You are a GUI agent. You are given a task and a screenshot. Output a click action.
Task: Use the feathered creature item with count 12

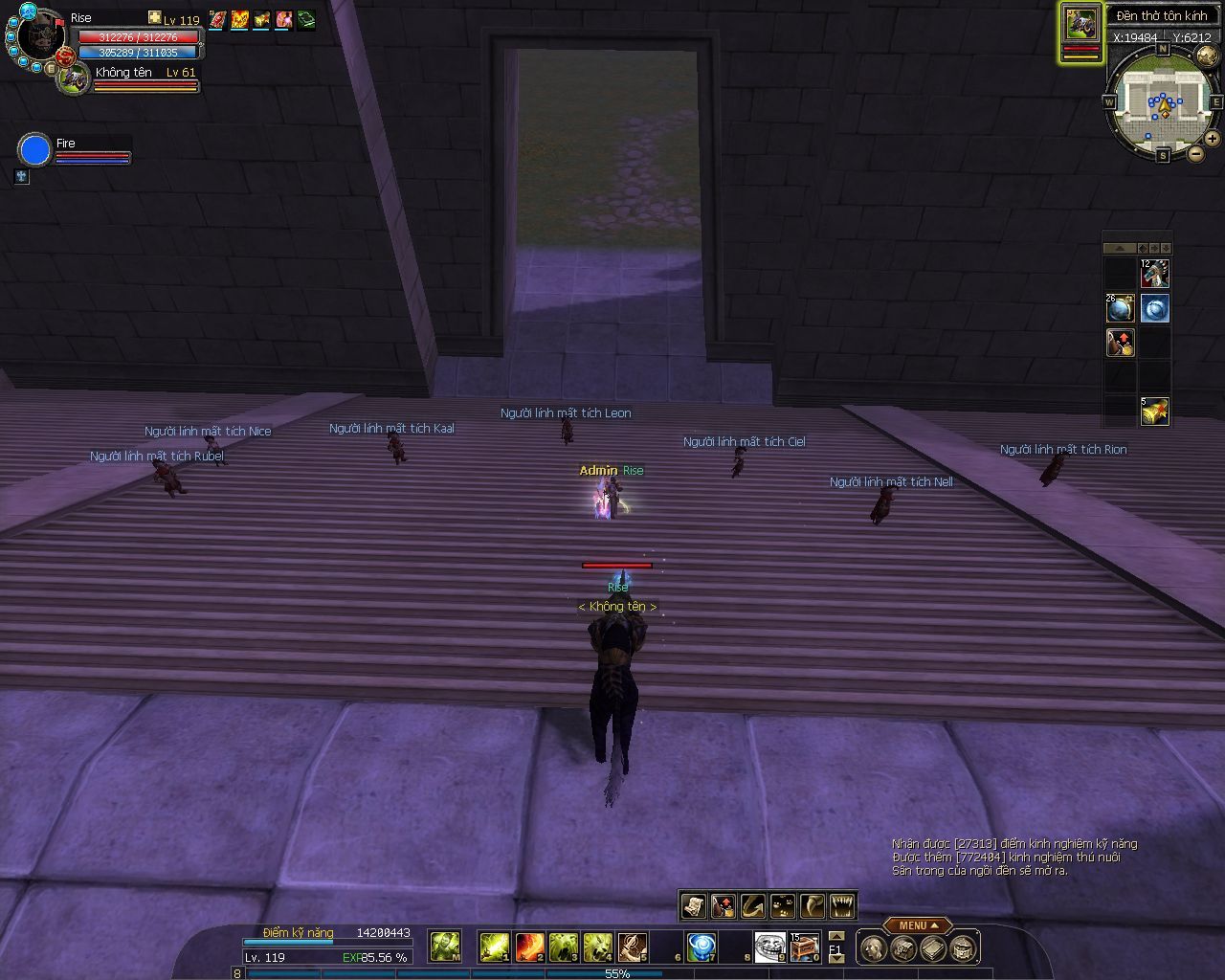[x=1155, y=274]
